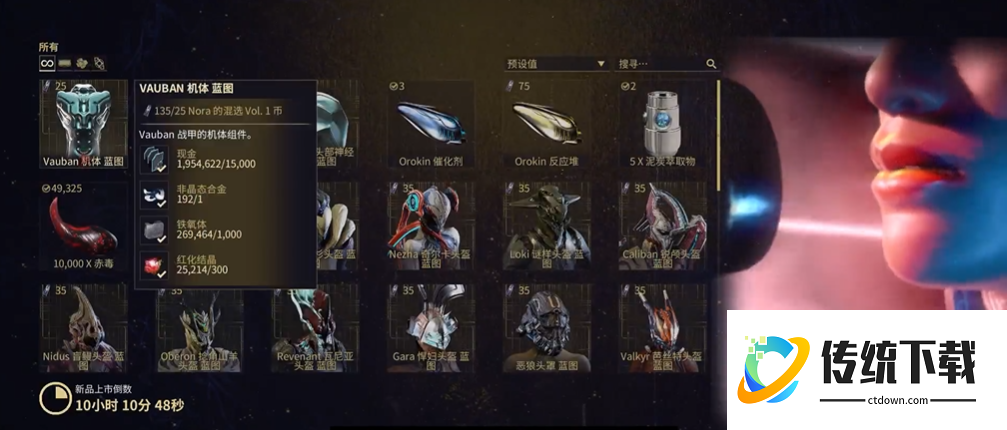Select the Nidus helmet blueprint

pos(84,328)
